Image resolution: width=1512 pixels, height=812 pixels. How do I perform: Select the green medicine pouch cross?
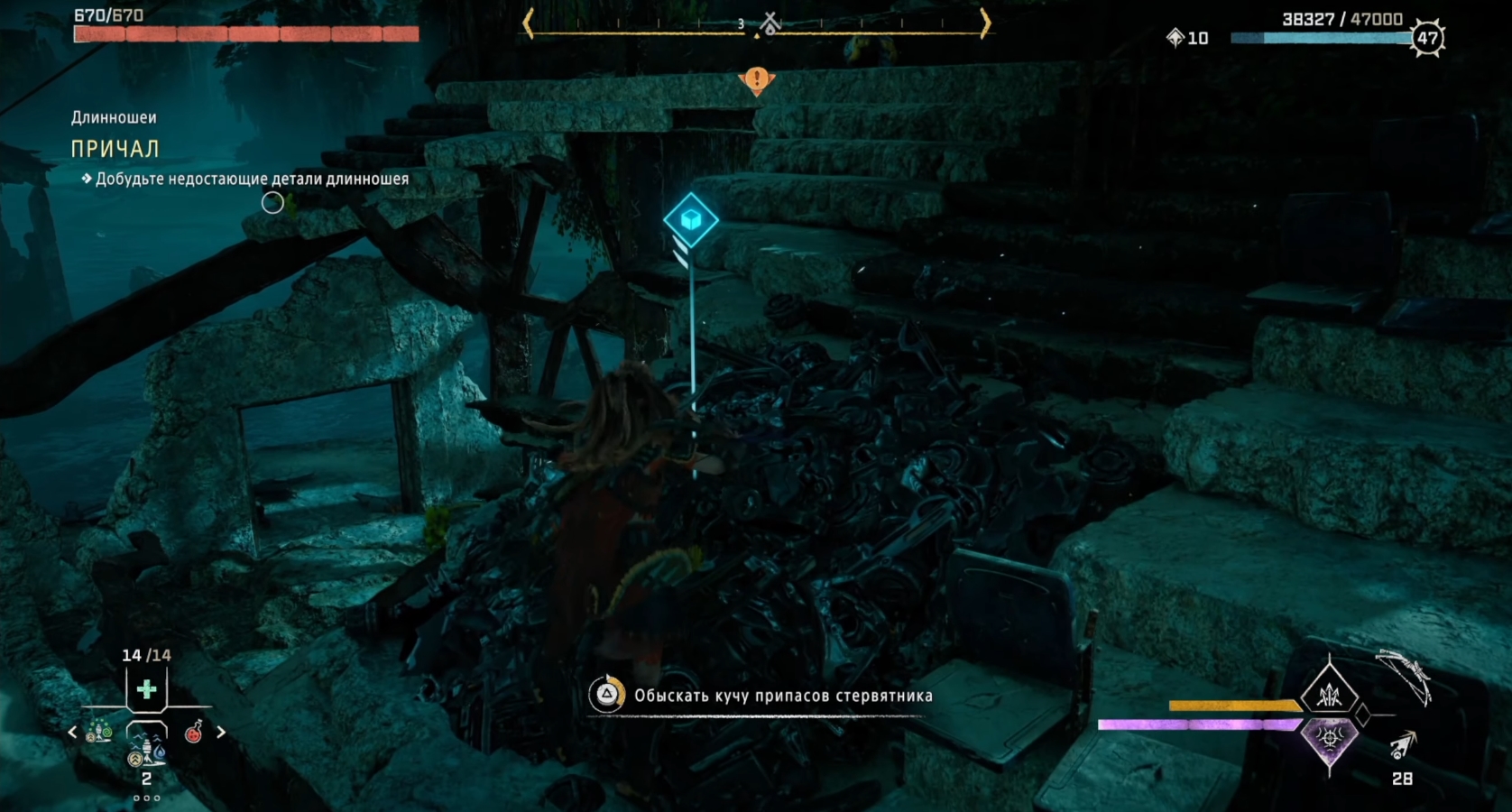click(x=146, y=690)
